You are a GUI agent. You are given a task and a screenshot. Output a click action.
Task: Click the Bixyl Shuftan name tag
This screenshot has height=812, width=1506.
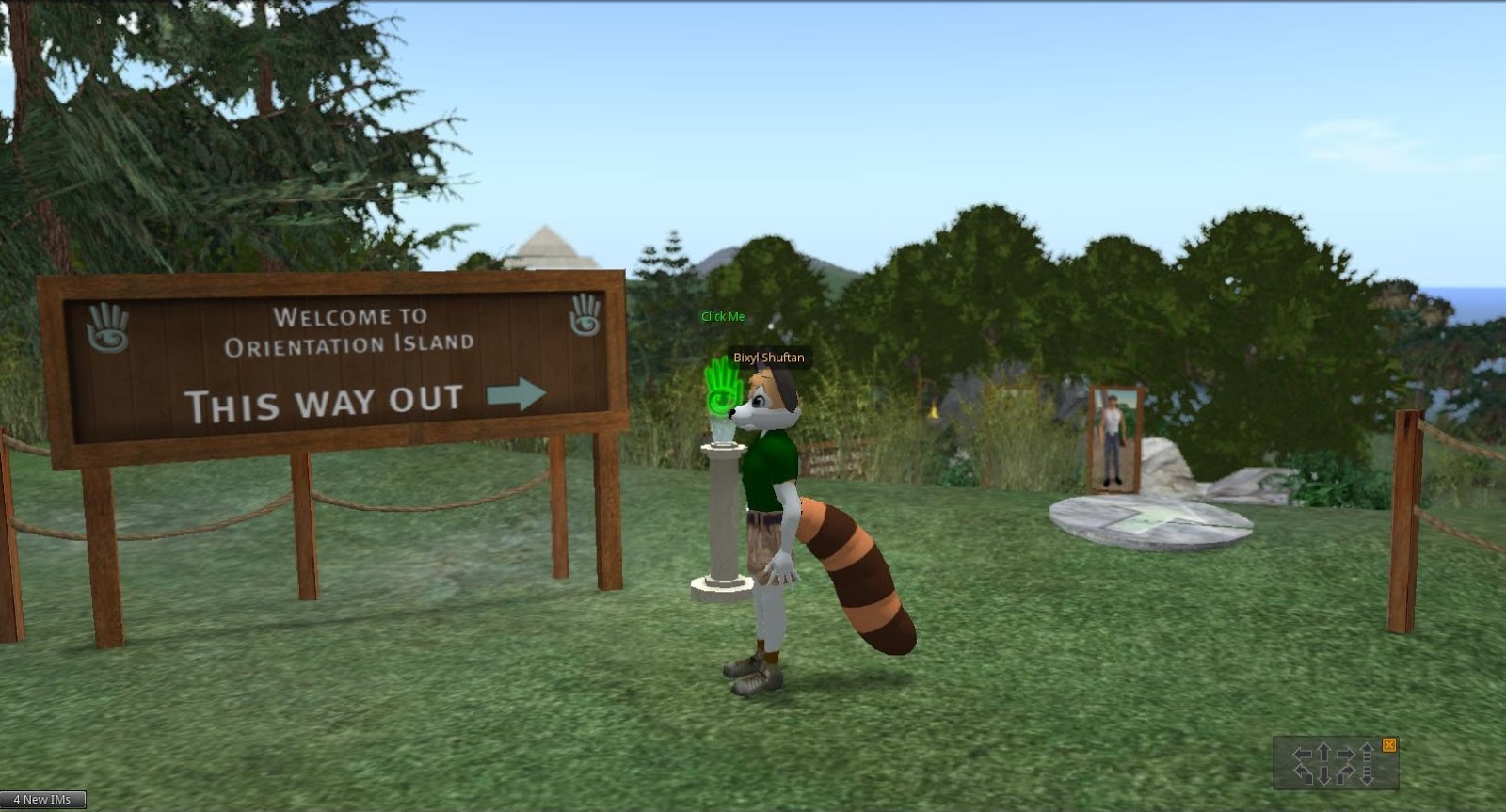click(x=769, y=358)
